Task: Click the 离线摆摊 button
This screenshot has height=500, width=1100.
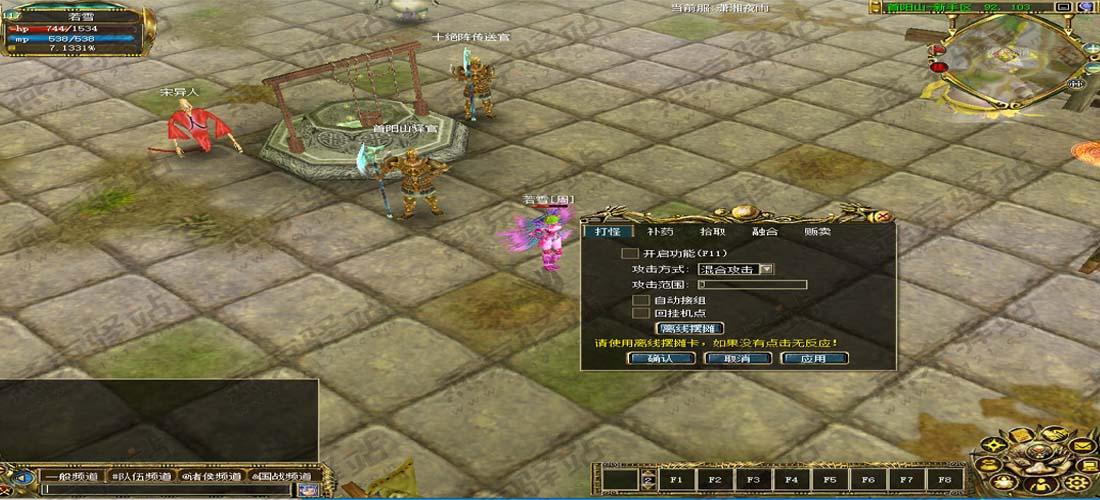Action: 689,328
